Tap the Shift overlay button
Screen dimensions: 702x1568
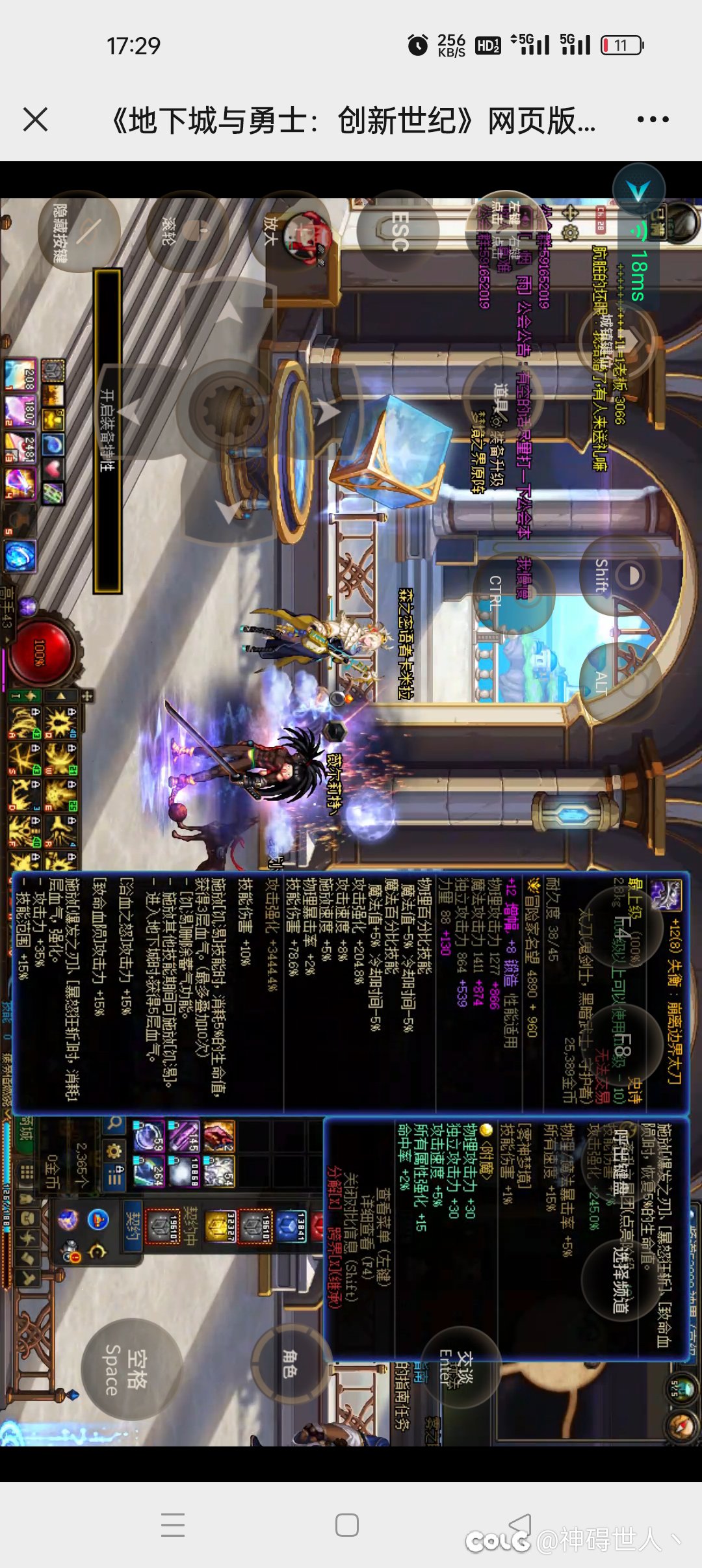click(619, 576)
